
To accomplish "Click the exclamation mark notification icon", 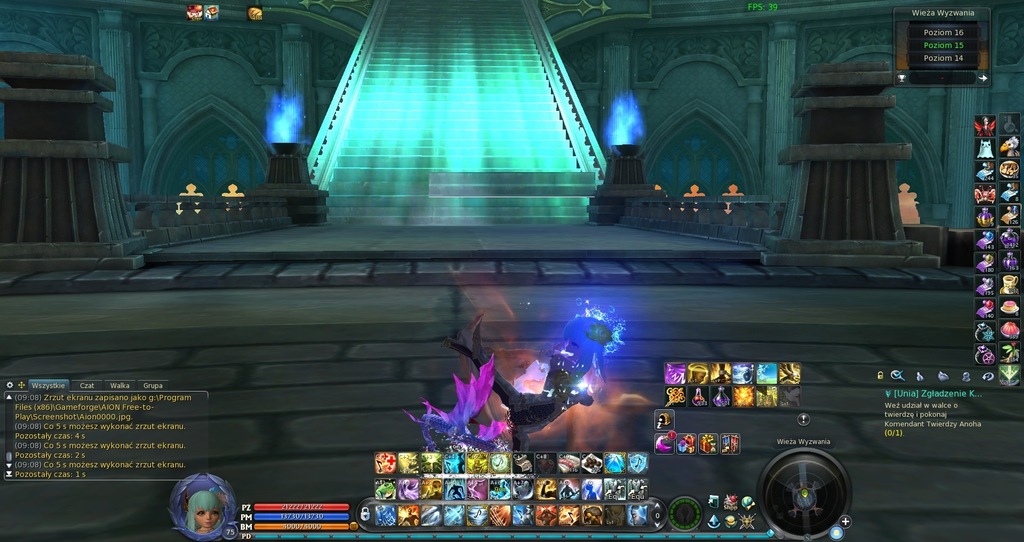I will point(803,419).
